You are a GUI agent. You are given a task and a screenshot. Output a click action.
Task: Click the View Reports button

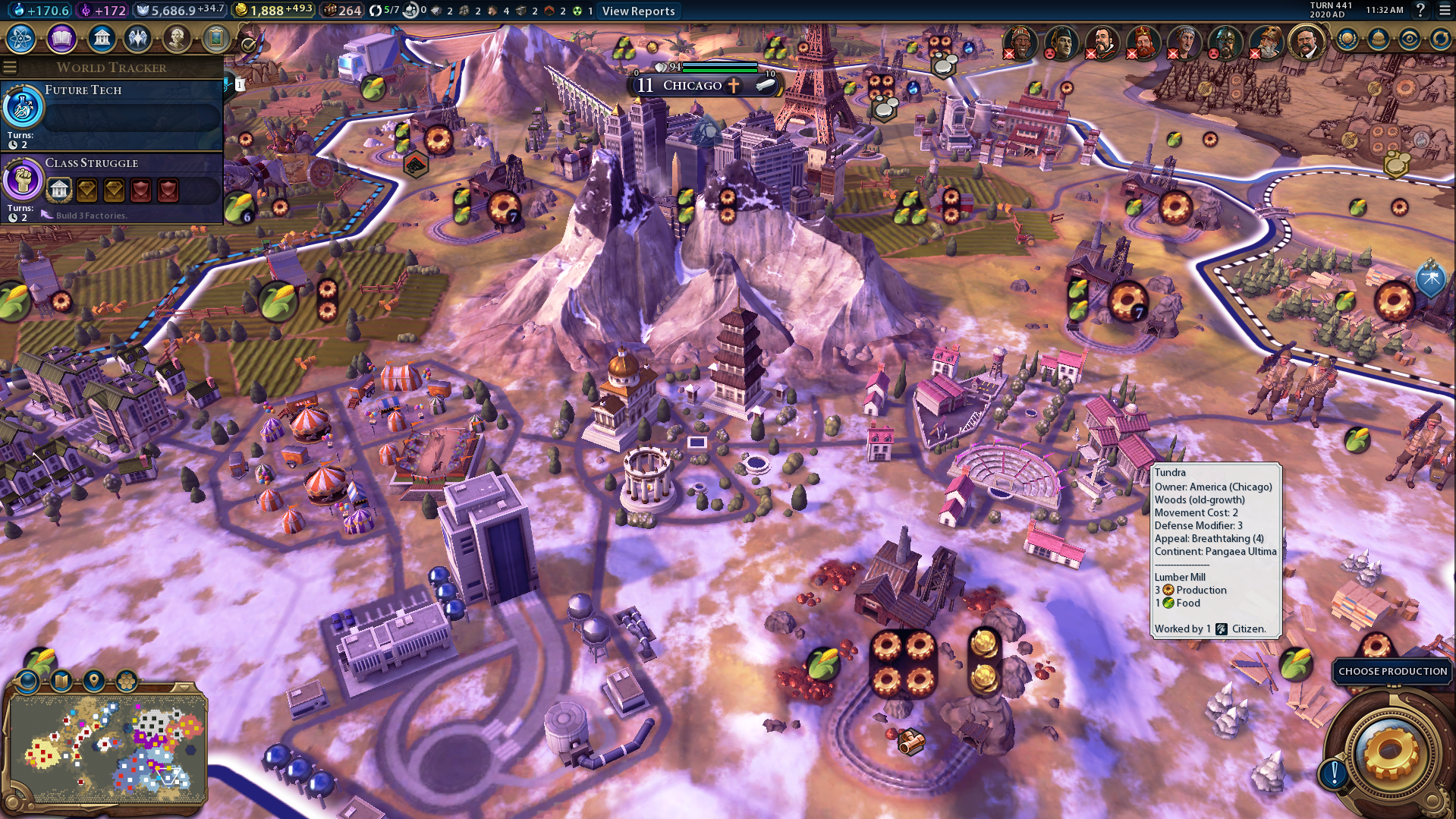pyautogui.click(x=638, y=11)
